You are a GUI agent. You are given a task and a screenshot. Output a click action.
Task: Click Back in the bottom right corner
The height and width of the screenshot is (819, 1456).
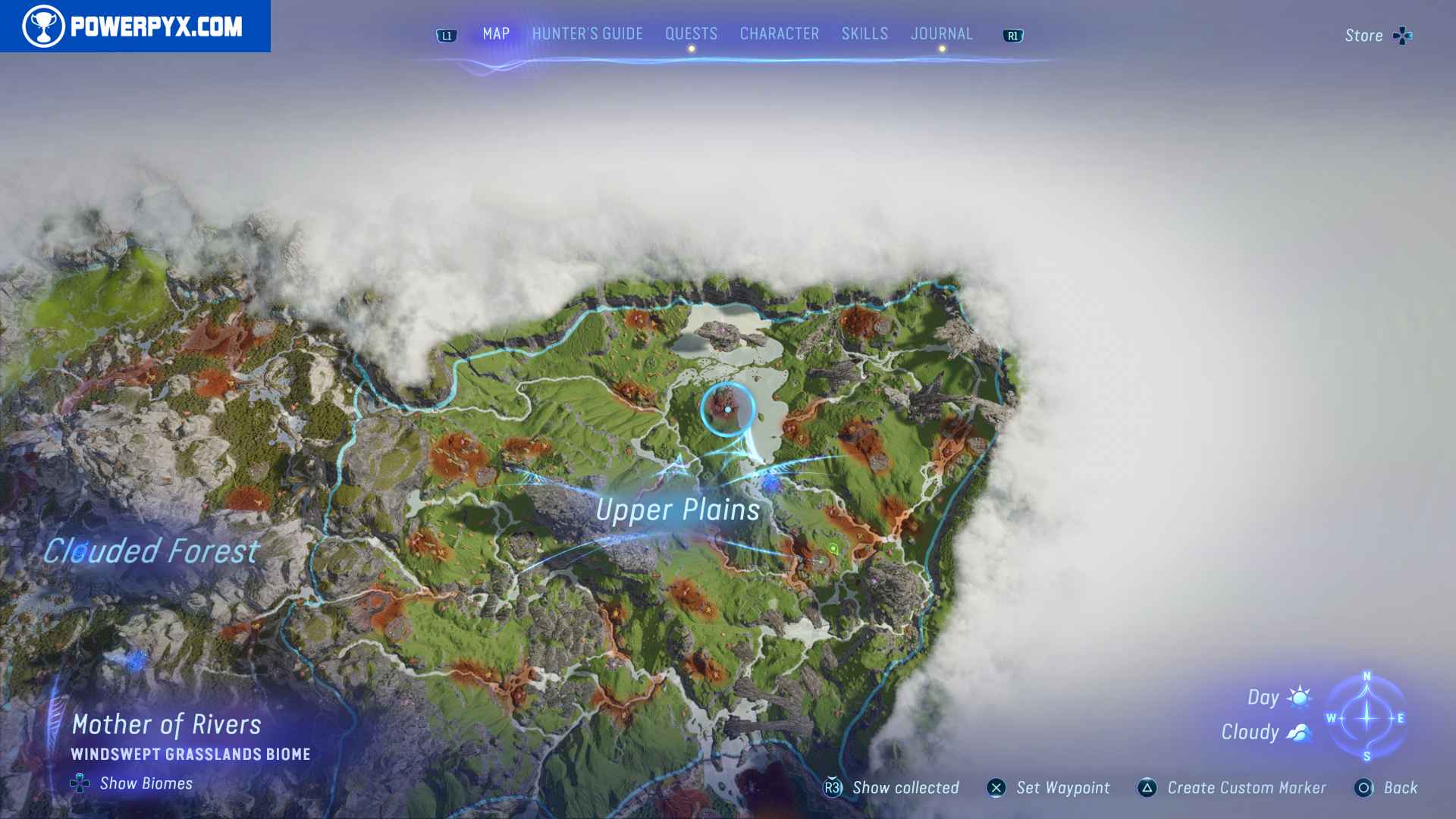(x=1401, y=788)
